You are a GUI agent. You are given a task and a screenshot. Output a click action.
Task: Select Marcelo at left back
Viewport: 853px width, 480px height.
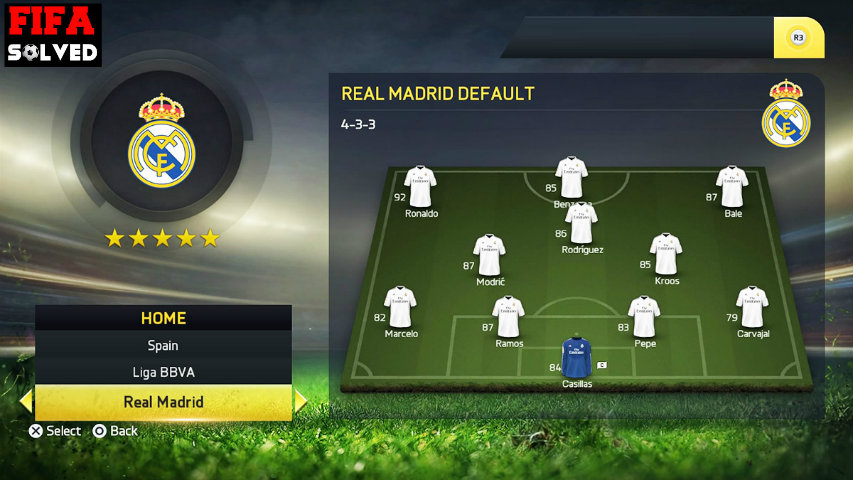[400, 307]
